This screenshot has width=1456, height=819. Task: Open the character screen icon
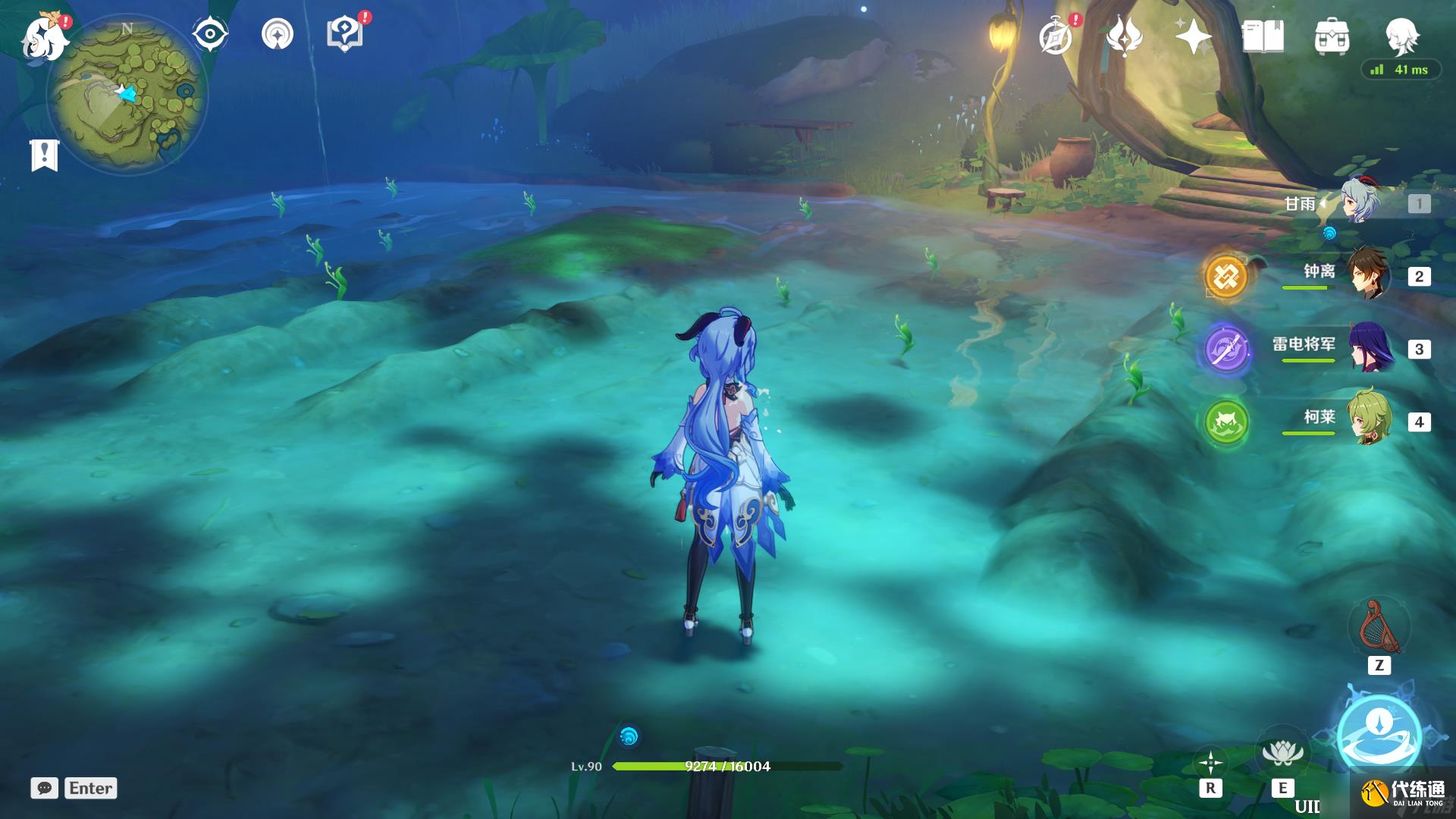click(x=1401, y=34)
